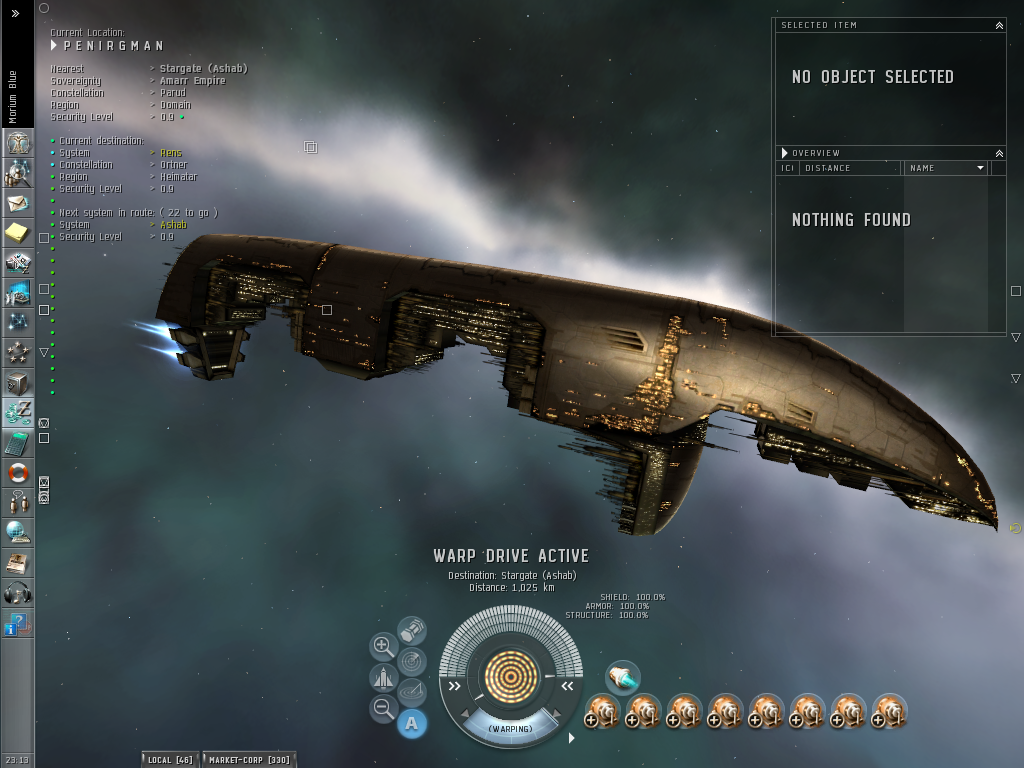Open the round radar scanner button
The height and width of the screenshot is (768, 1024).
click(412, 661)
